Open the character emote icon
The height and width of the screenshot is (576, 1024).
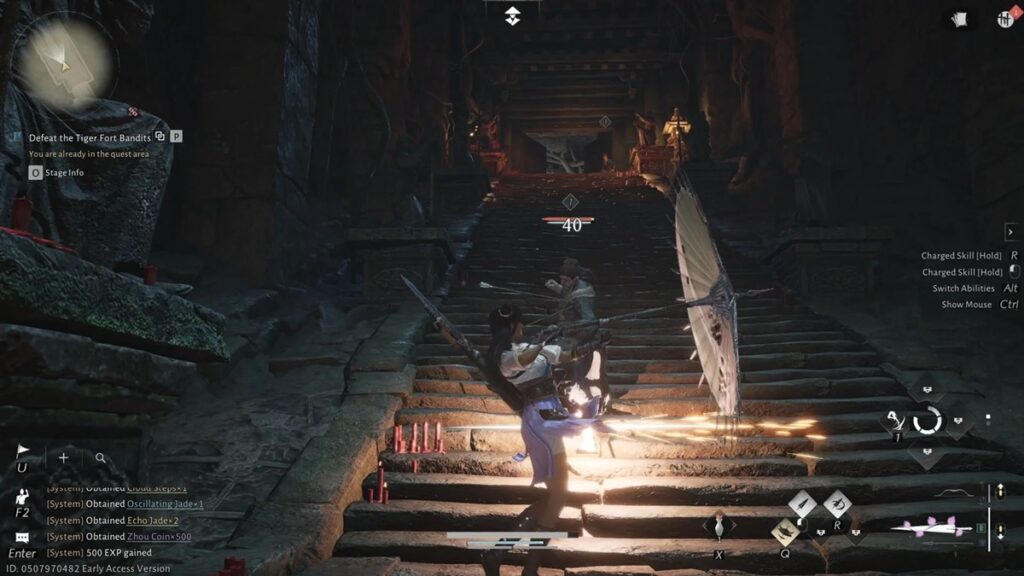[x=22, y=496]
